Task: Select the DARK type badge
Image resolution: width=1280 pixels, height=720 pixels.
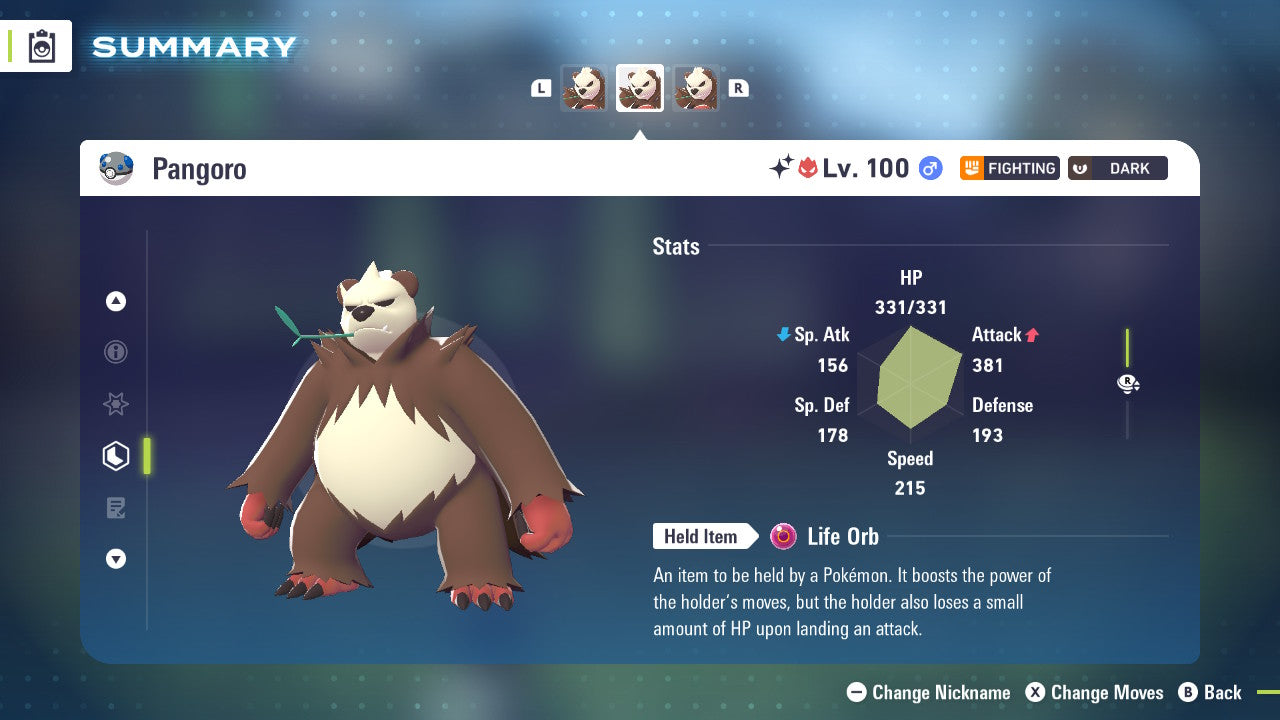Action: (1117, 168)
